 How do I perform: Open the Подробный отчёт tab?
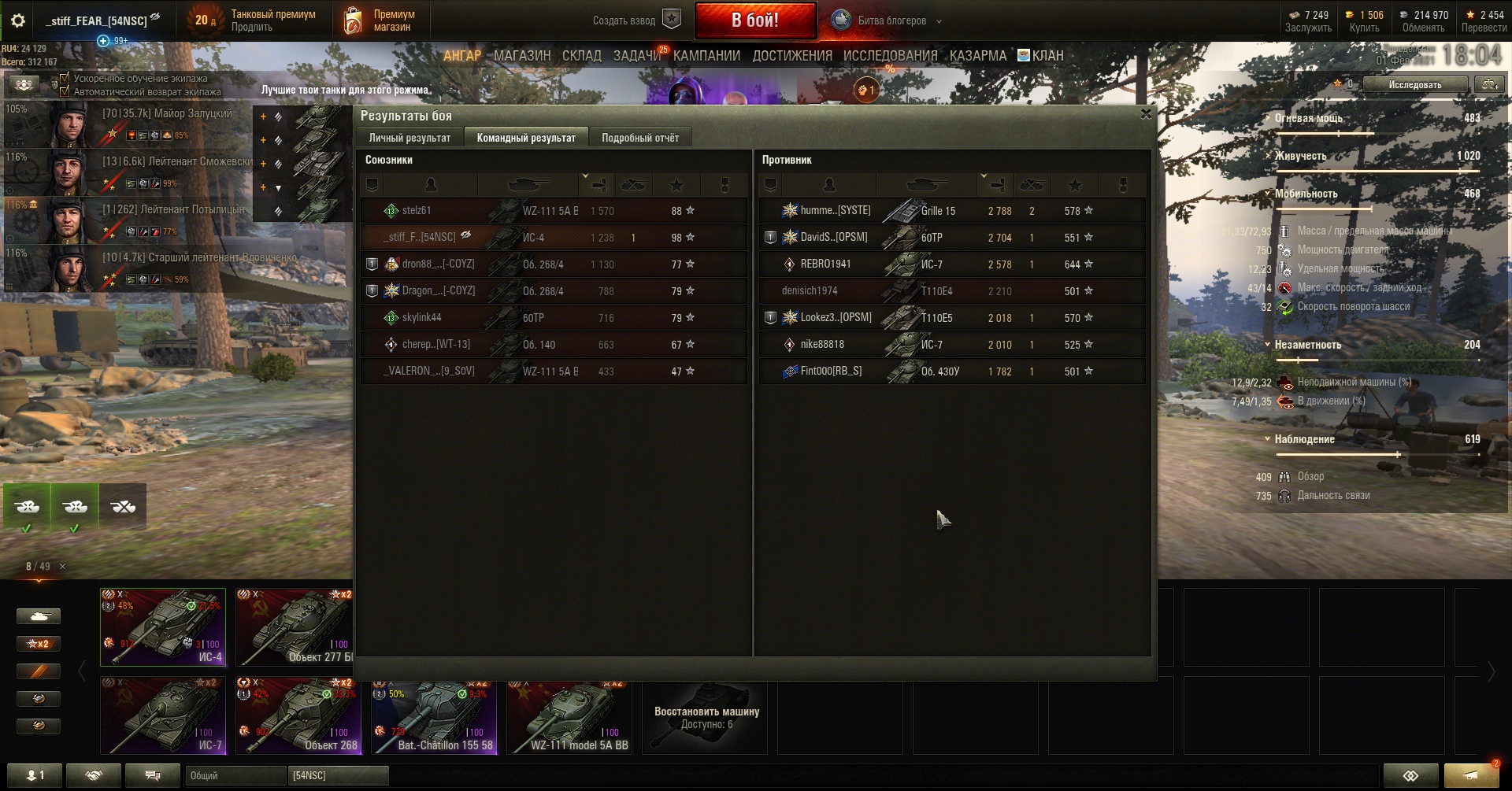[639, 138]
